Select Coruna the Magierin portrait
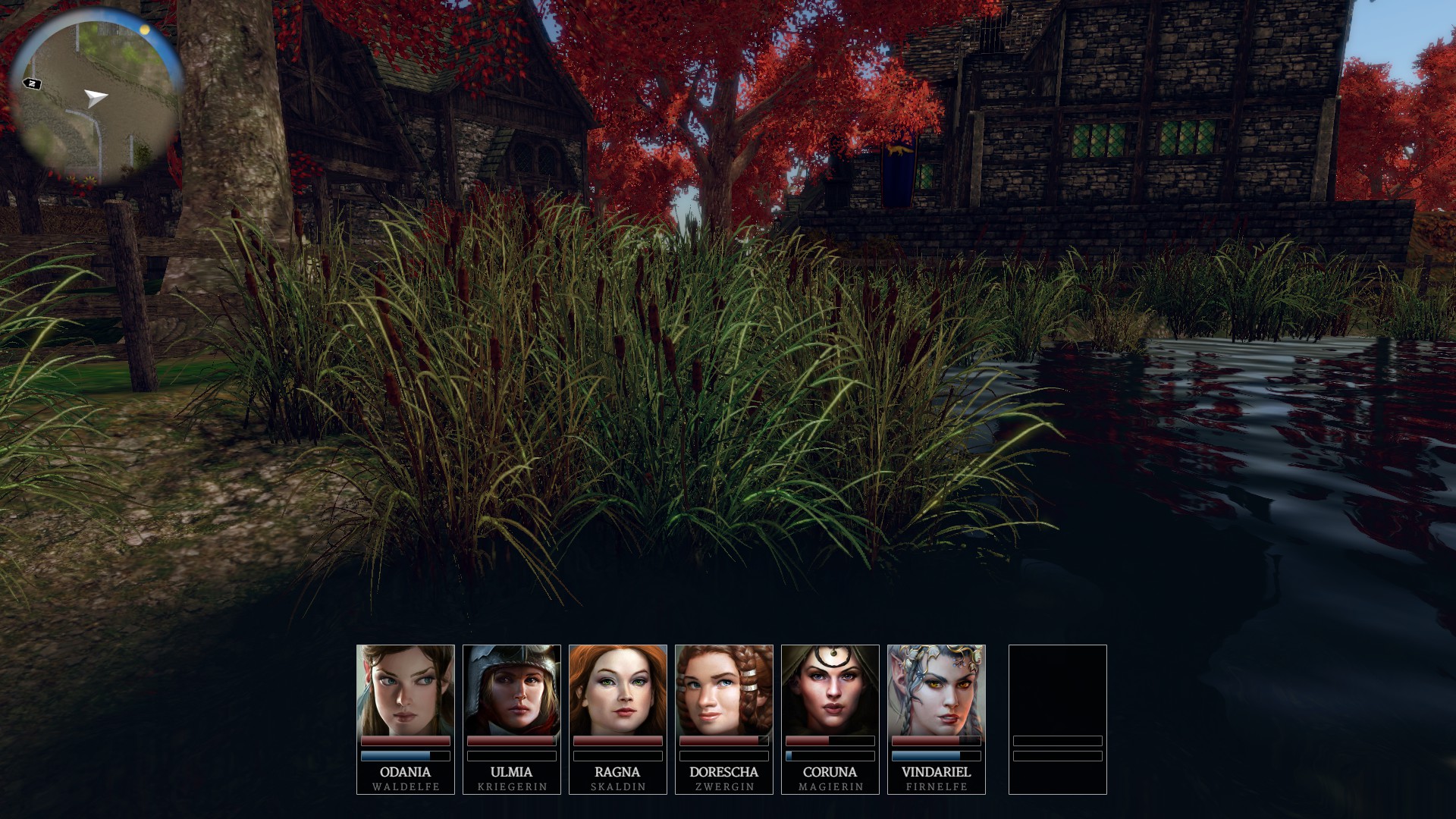1456x819 pixels. click(x=830, y=690)
